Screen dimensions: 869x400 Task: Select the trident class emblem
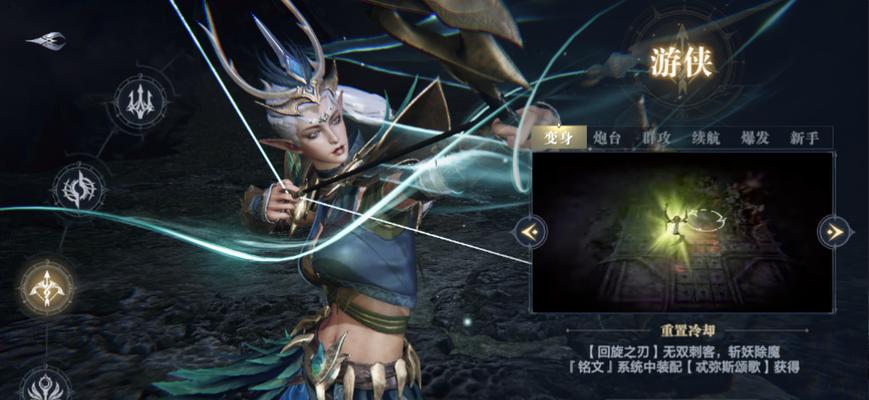(x=140, y=100)
